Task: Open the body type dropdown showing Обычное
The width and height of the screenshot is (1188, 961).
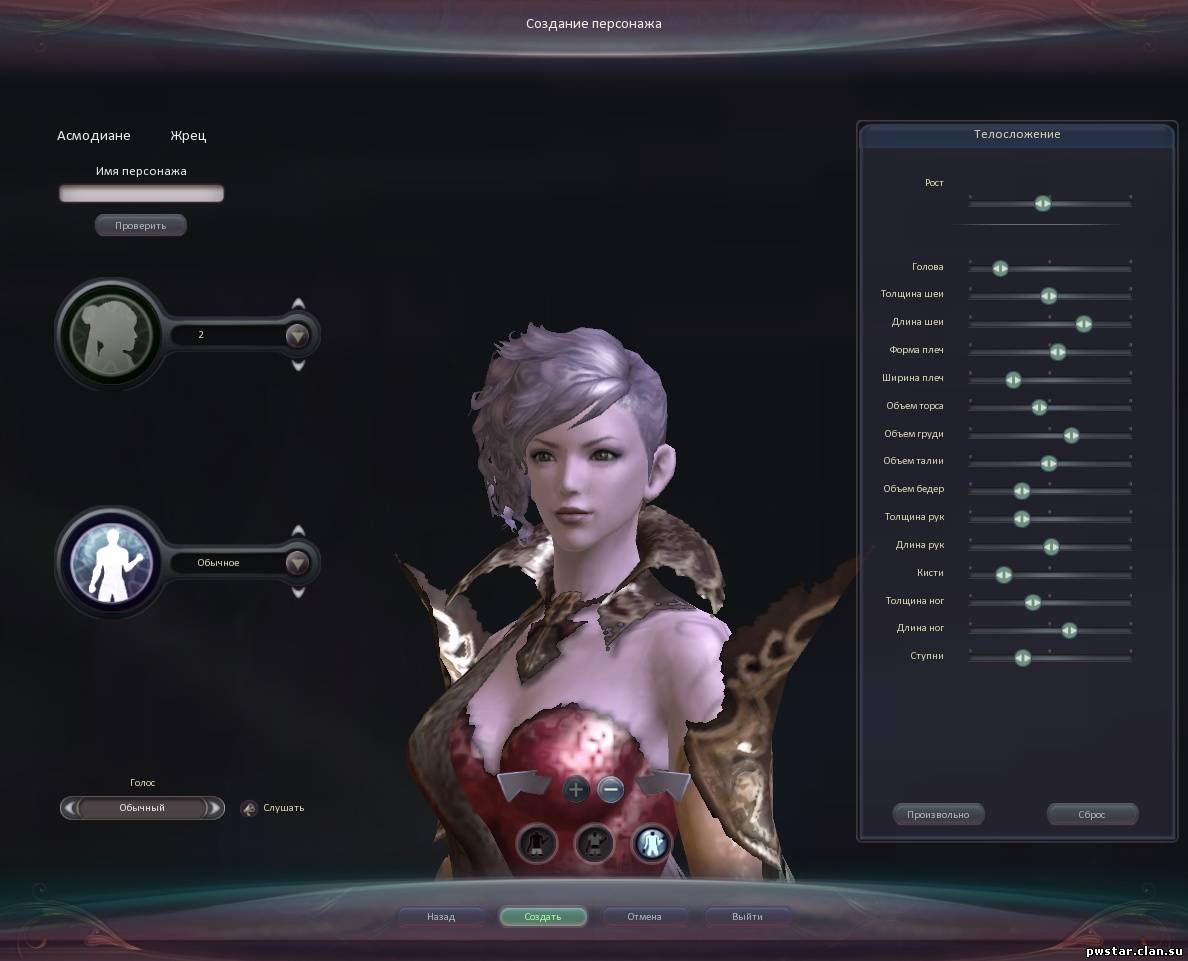Action: [297, 563]
